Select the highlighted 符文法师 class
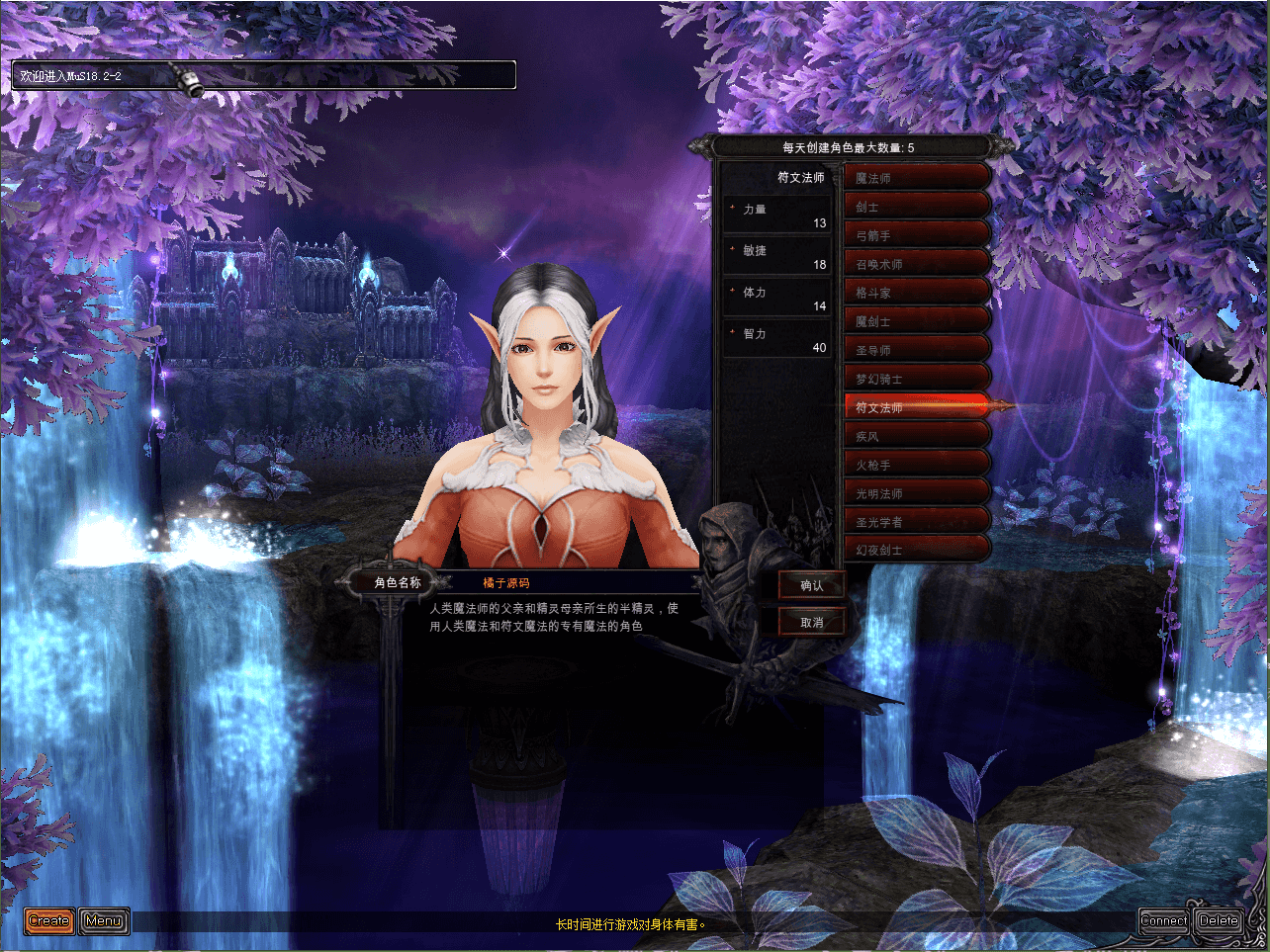This screenshot has height=952, width=1270. click(x=916, y=406)
